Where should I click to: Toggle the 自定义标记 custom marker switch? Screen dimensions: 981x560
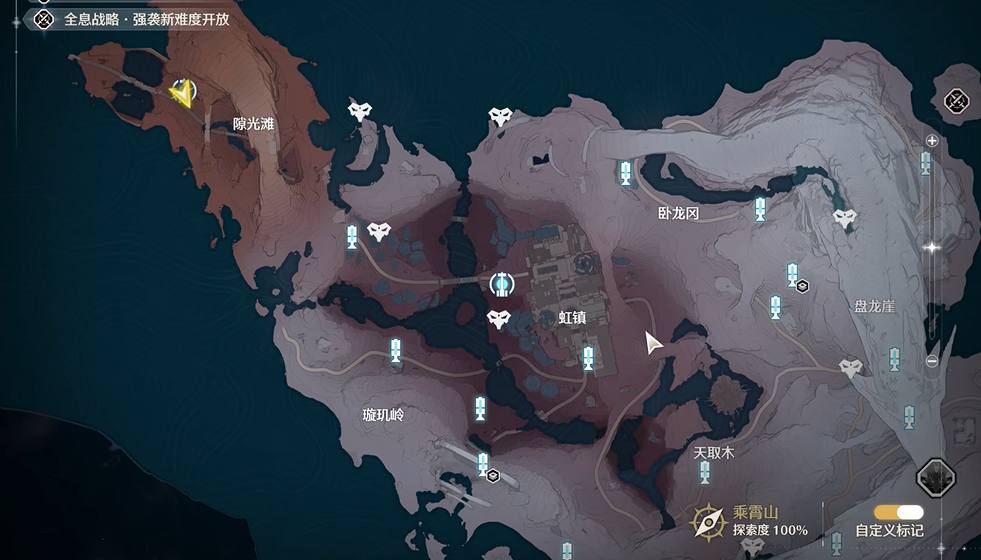pos(898,512)
